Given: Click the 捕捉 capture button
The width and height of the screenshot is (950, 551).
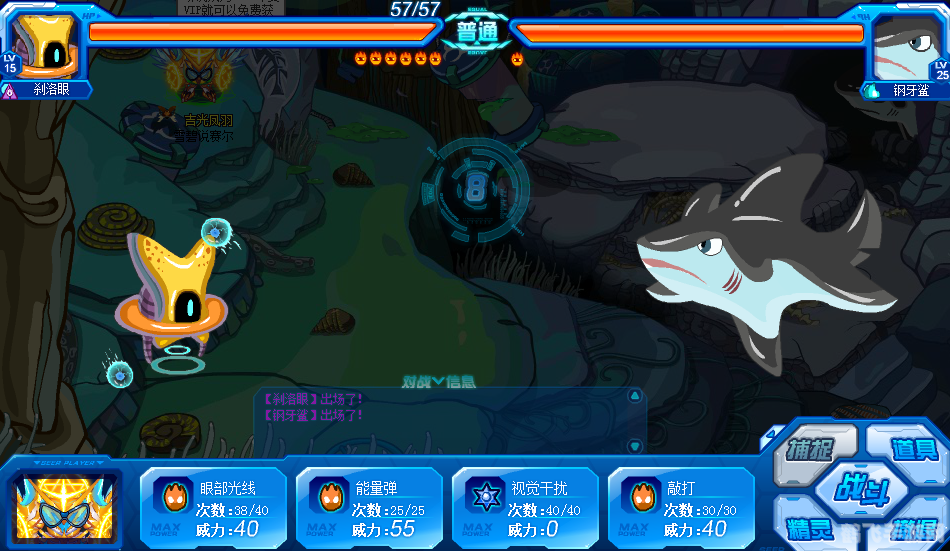Looking at the screenshot, I should pos(812,448).
